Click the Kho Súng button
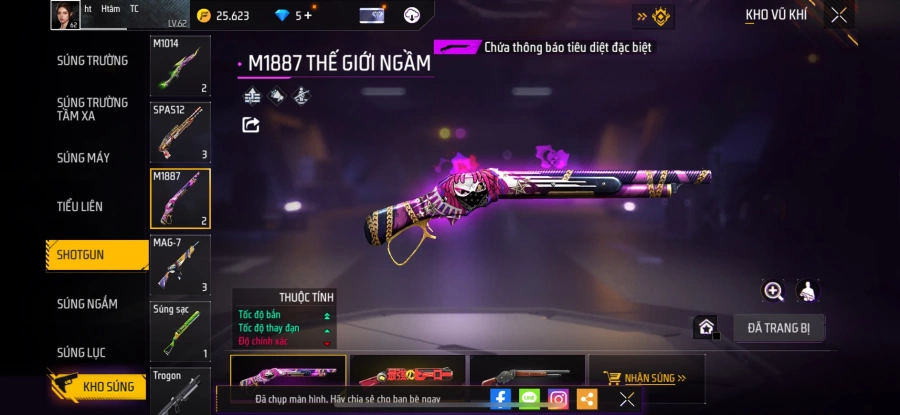 point(98,386)
